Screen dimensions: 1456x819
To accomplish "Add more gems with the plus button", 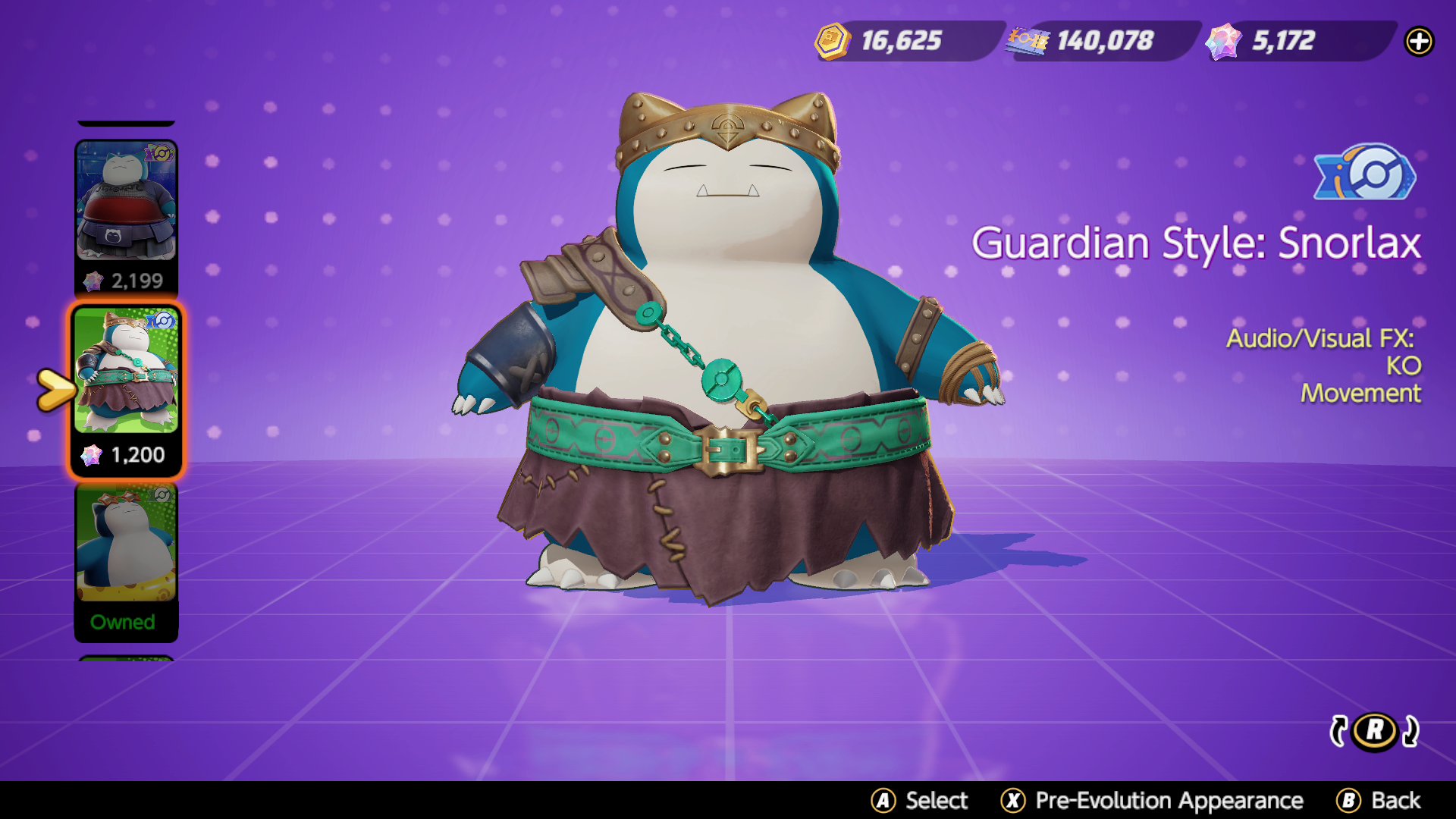I will click(x=1419, y=41).
